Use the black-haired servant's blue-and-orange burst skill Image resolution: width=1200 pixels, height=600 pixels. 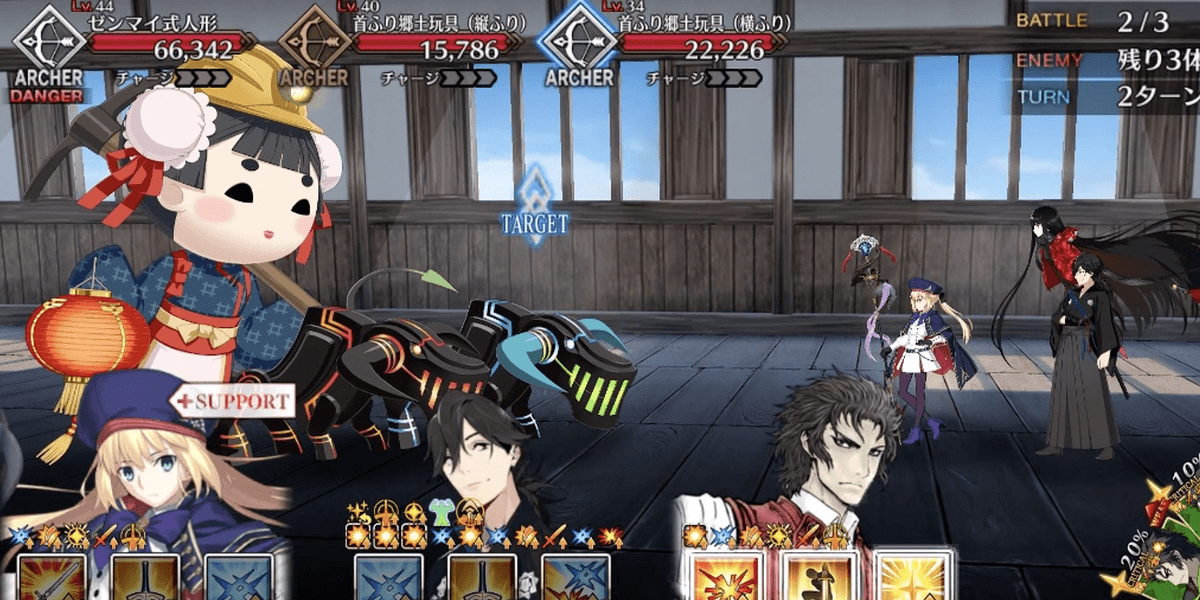576,578
